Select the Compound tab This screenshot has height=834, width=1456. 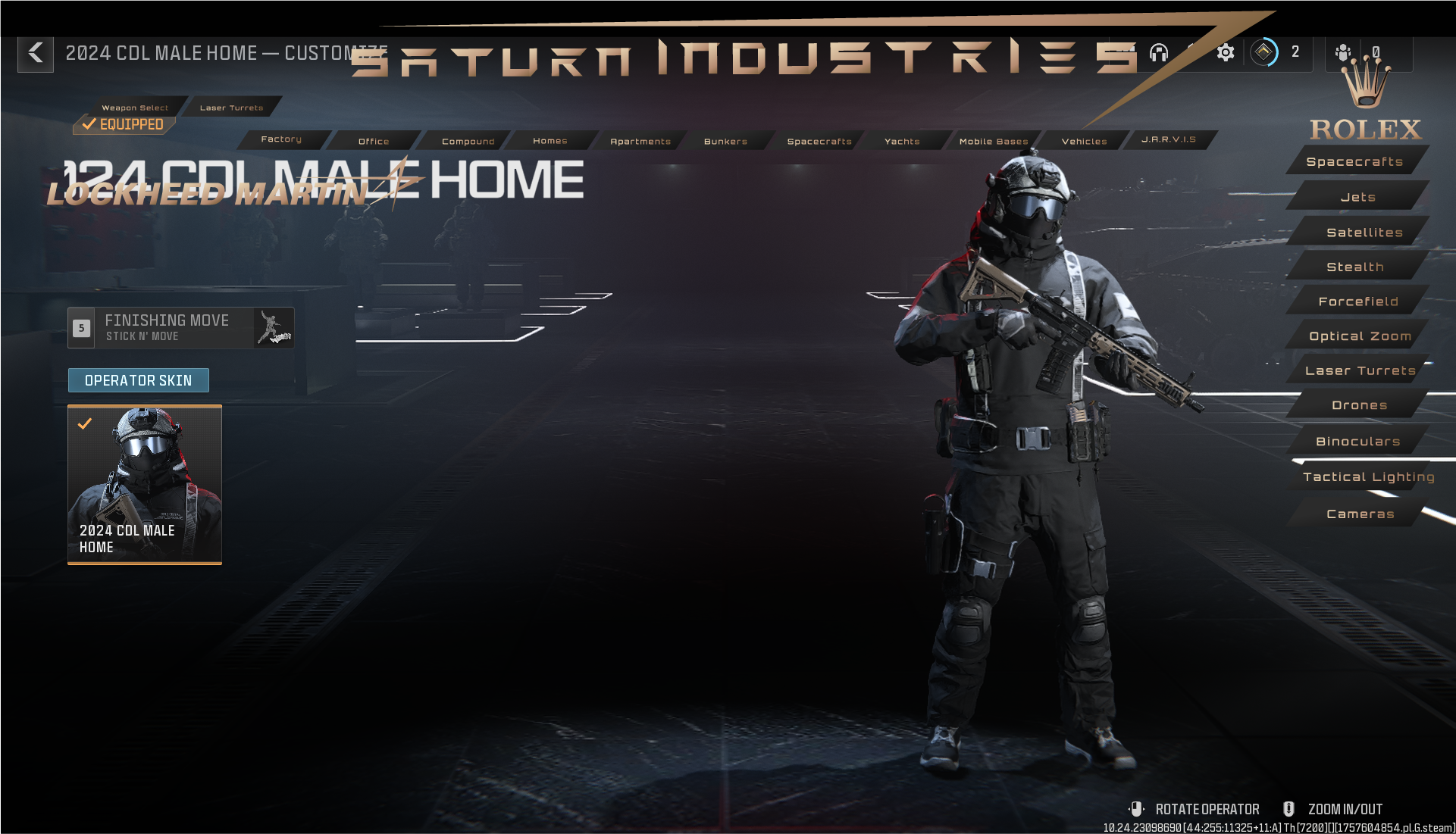tap(468, 141)
